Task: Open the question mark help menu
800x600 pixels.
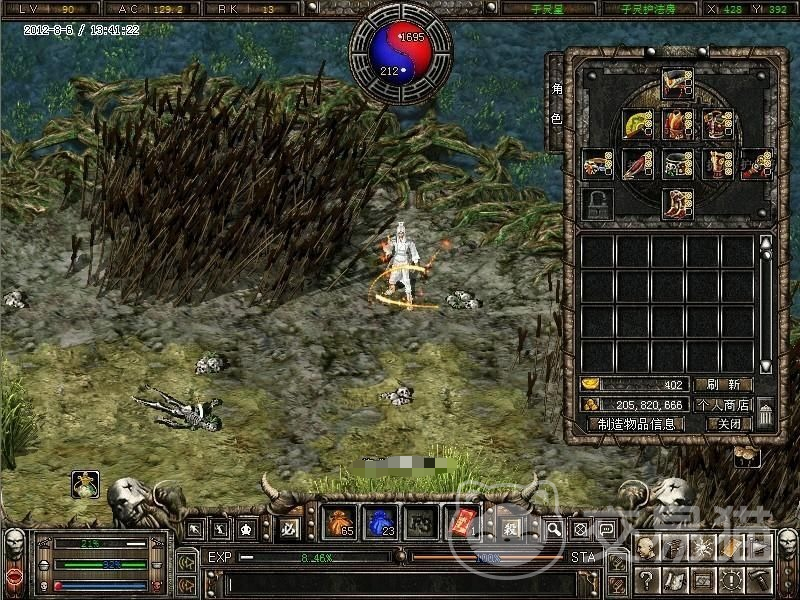Action: pos(647,579)
